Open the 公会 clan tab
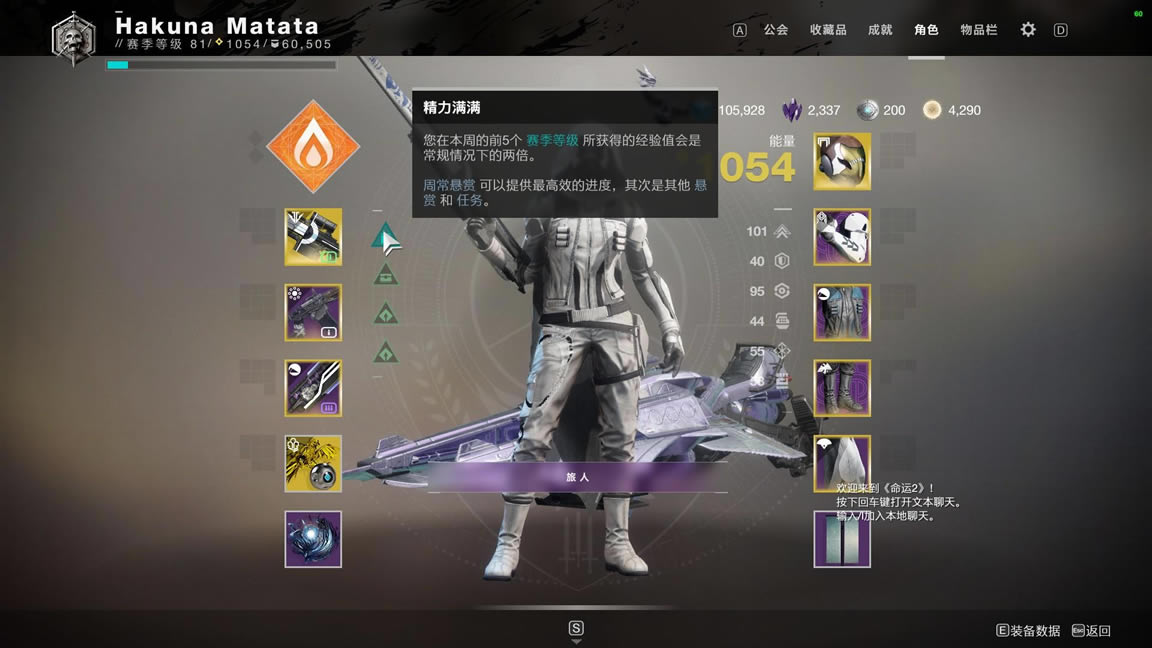Image resolution: width=1152 pixels, height=648 pixels. (x=775, y=30)
